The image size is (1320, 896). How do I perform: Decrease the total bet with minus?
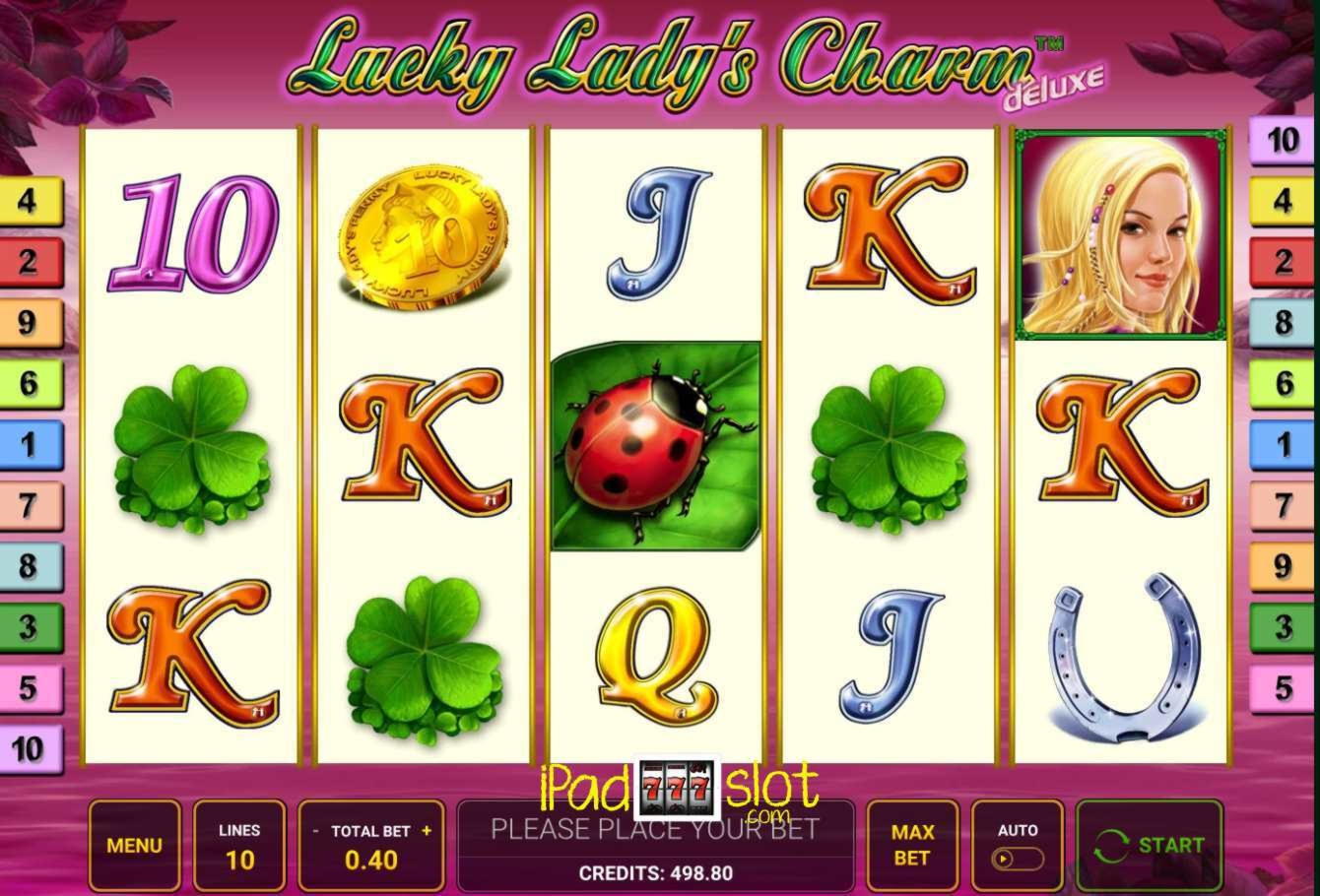click(314, 830)
